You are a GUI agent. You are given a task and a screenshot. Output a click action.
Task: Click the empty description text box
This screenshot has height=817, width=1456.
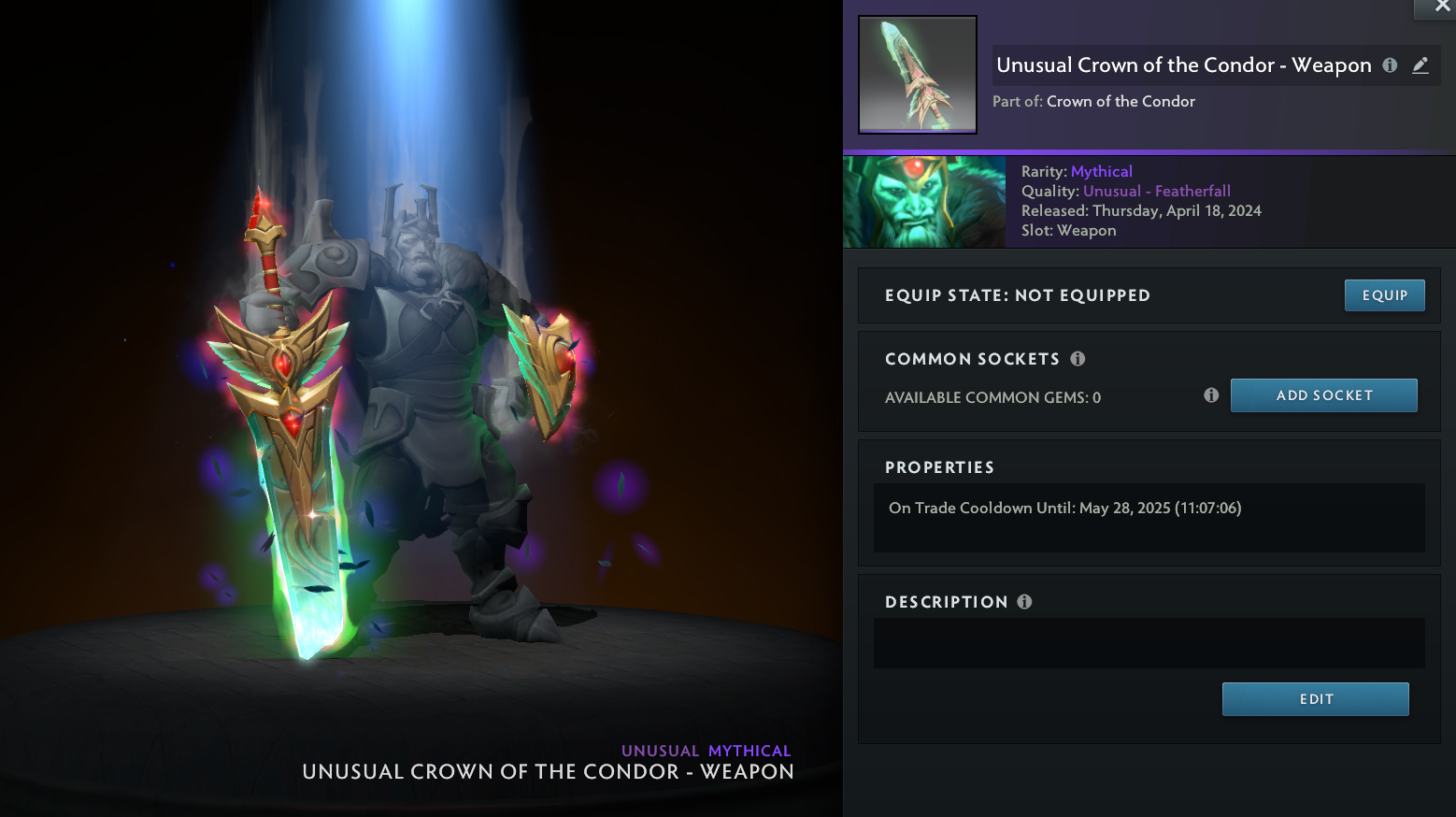pyautogui.click(x=1149, y=643)
